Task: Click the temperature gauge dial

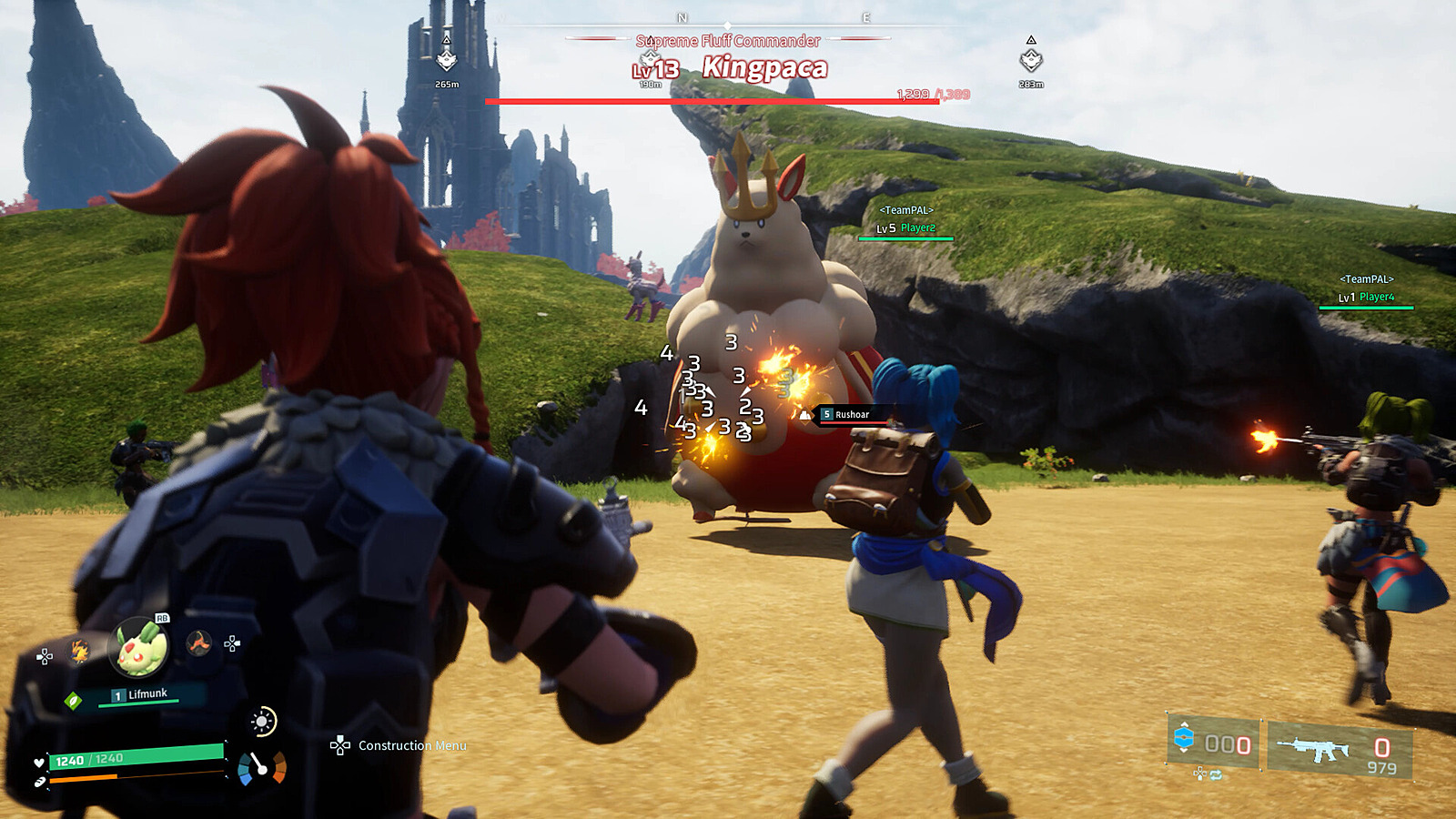Action: coord(262,768)
